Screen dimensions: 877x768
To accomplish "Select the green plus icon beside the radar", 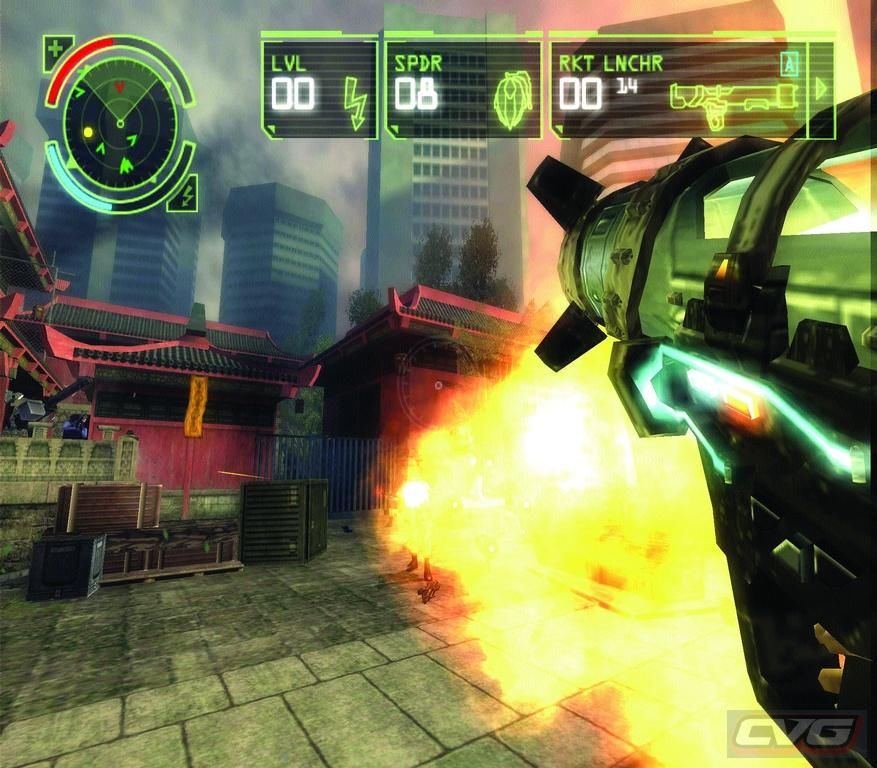I will point(55,48).
